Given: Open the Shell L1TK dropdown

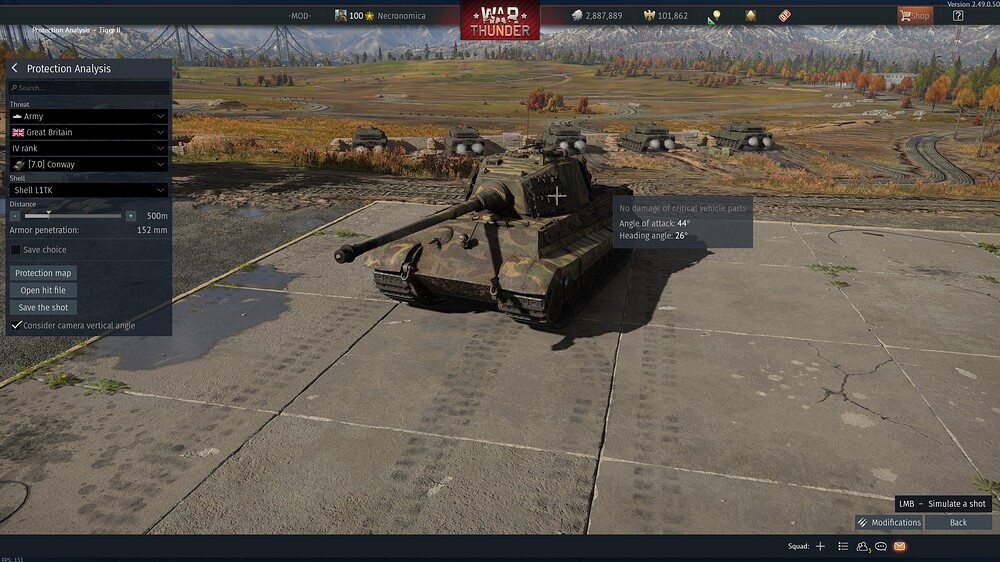Looking at the screenshot, I should pos(88,190).
